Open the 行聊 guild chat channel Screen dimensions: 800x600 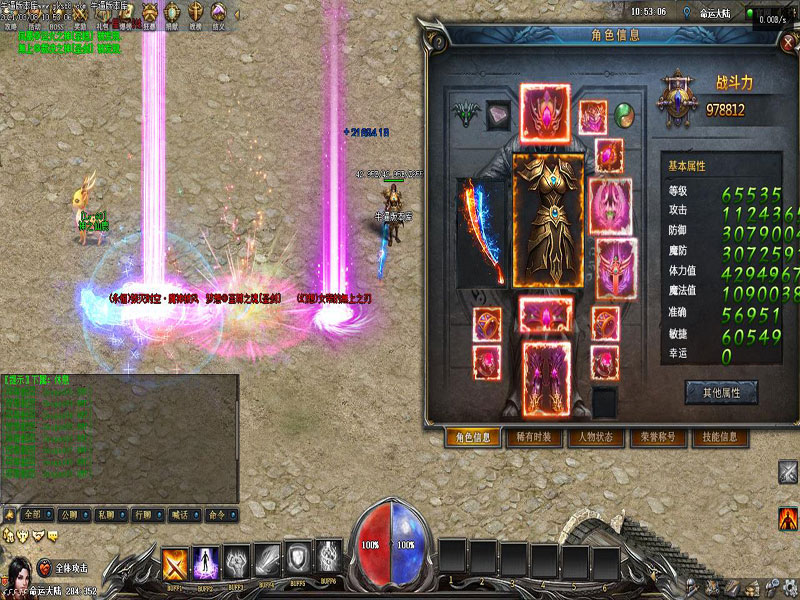(146, 515)
